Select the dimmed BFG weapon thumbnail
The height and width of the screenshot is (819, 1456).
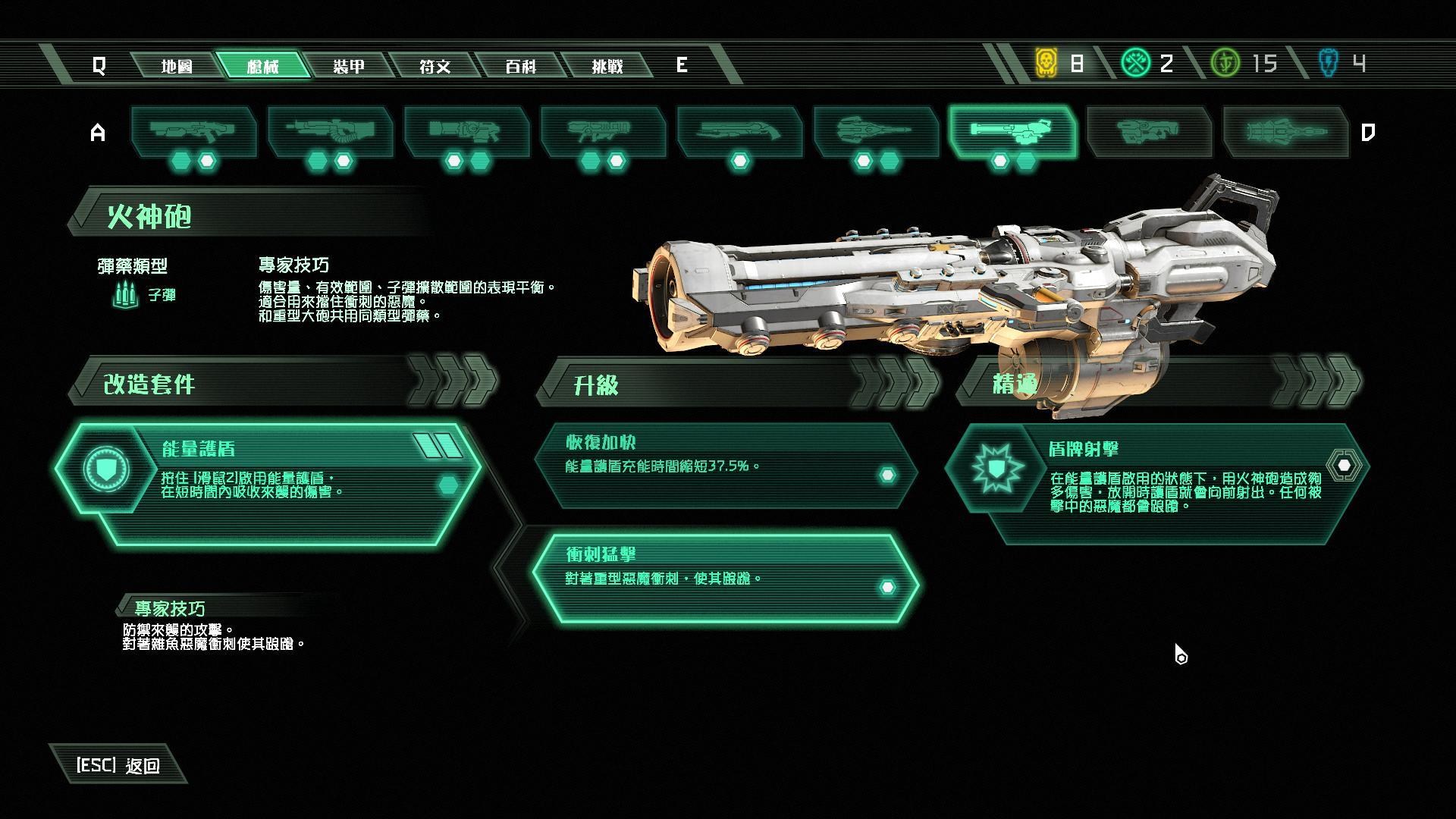coord(1149,132)
